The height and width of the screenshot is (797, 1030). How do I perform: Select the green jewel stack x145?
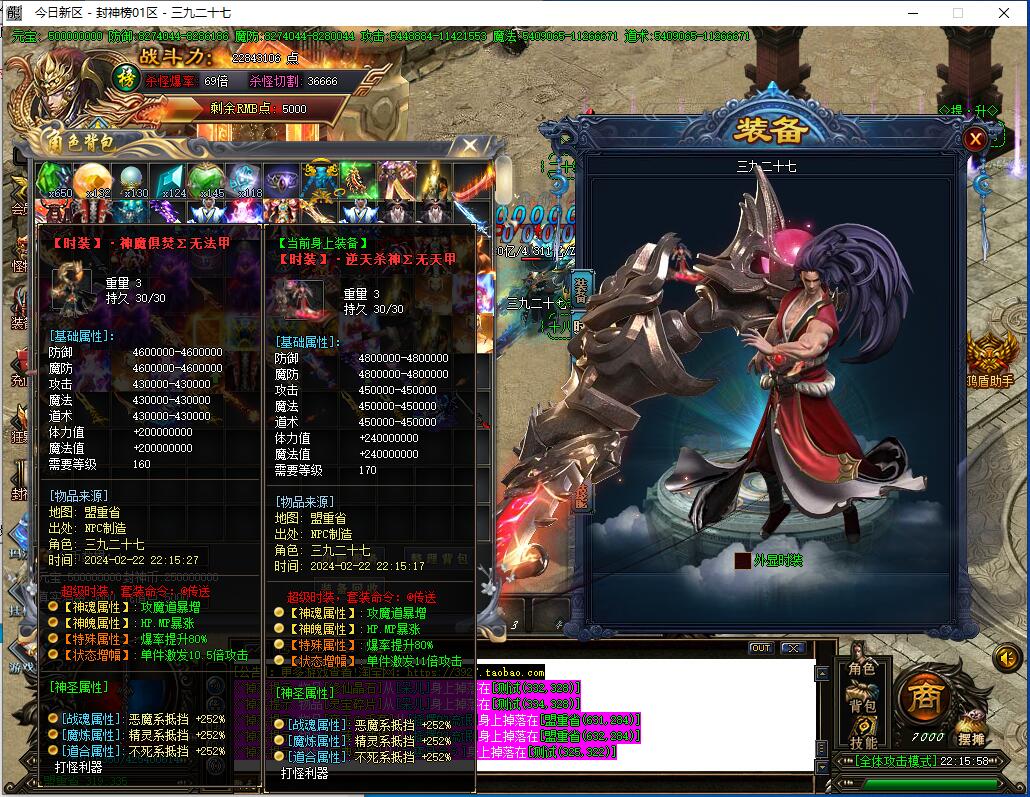point(208,181)
